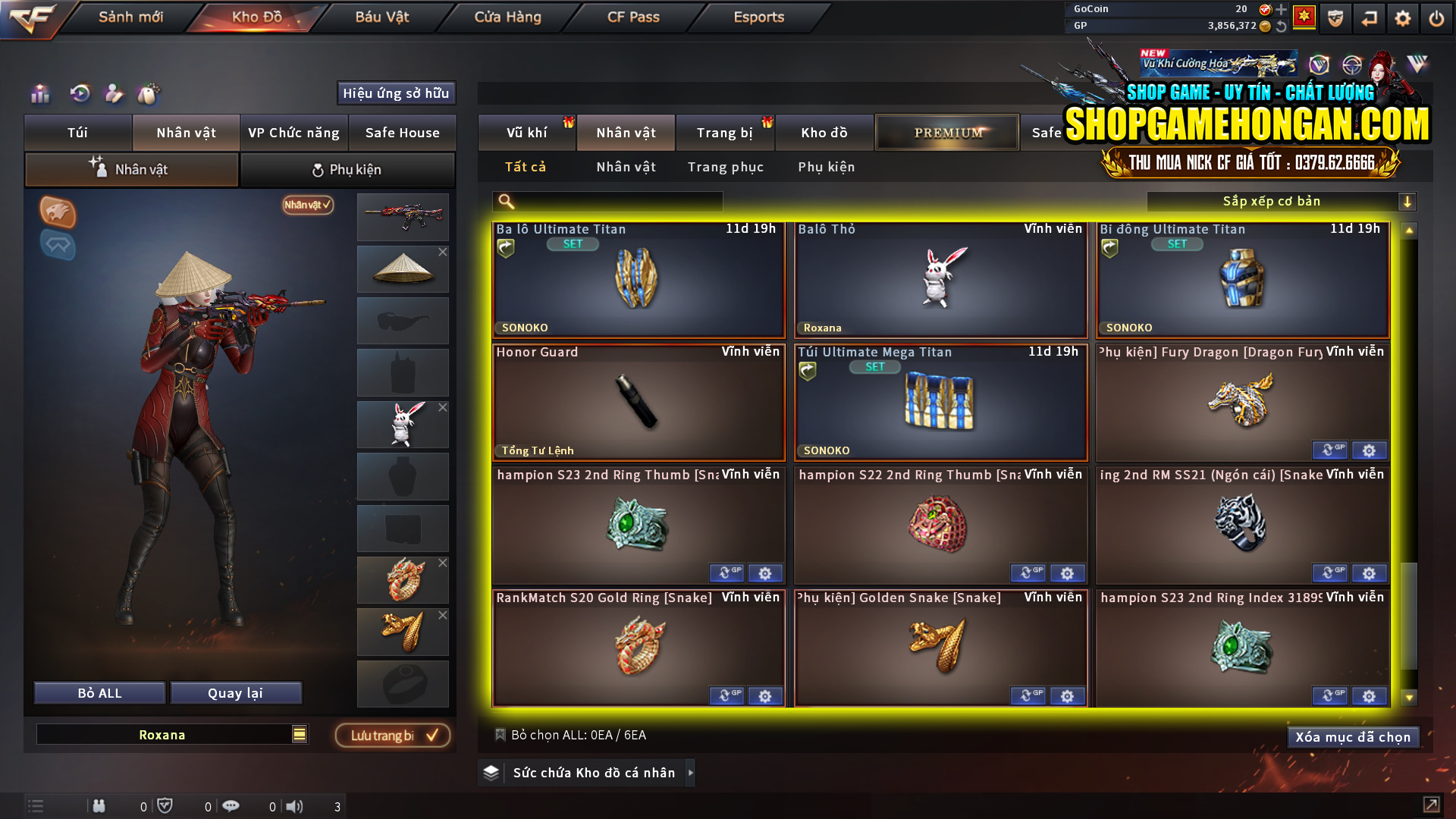The height and width of the screenshot is (819, 1456).
Task: Click the dog-tag icon beside Hiệu ứng sở hữu
Action: point(149,93)
